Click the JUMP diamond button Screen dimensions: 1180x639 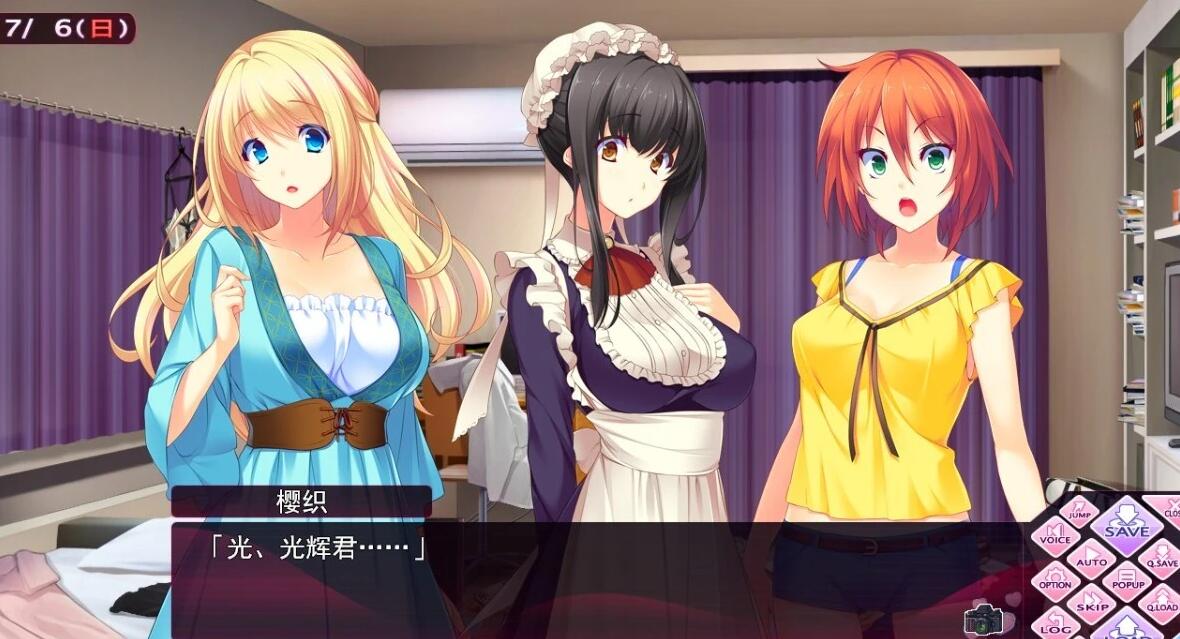click(1078, 513)
